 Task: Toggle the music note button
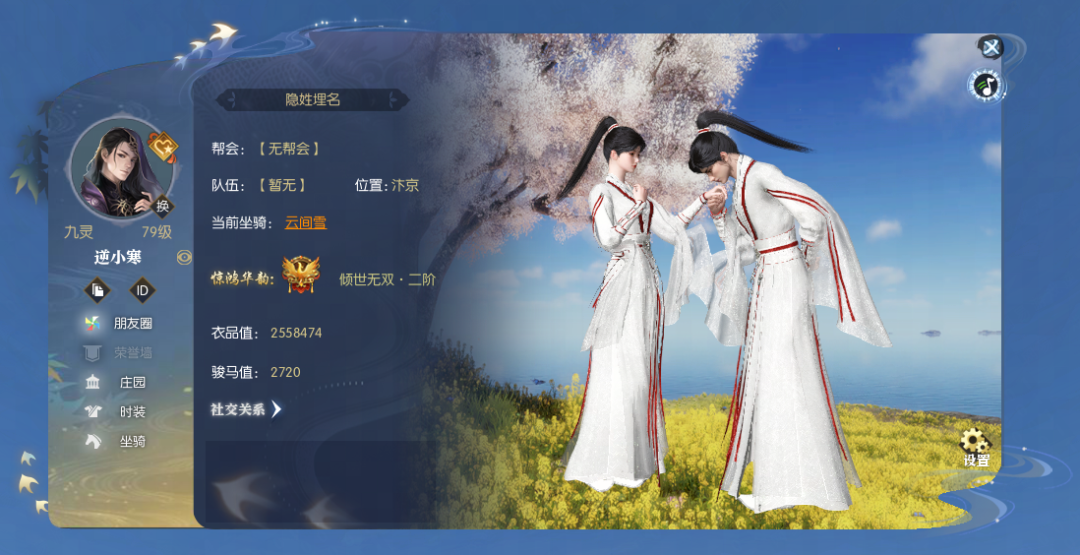point(987,86)
